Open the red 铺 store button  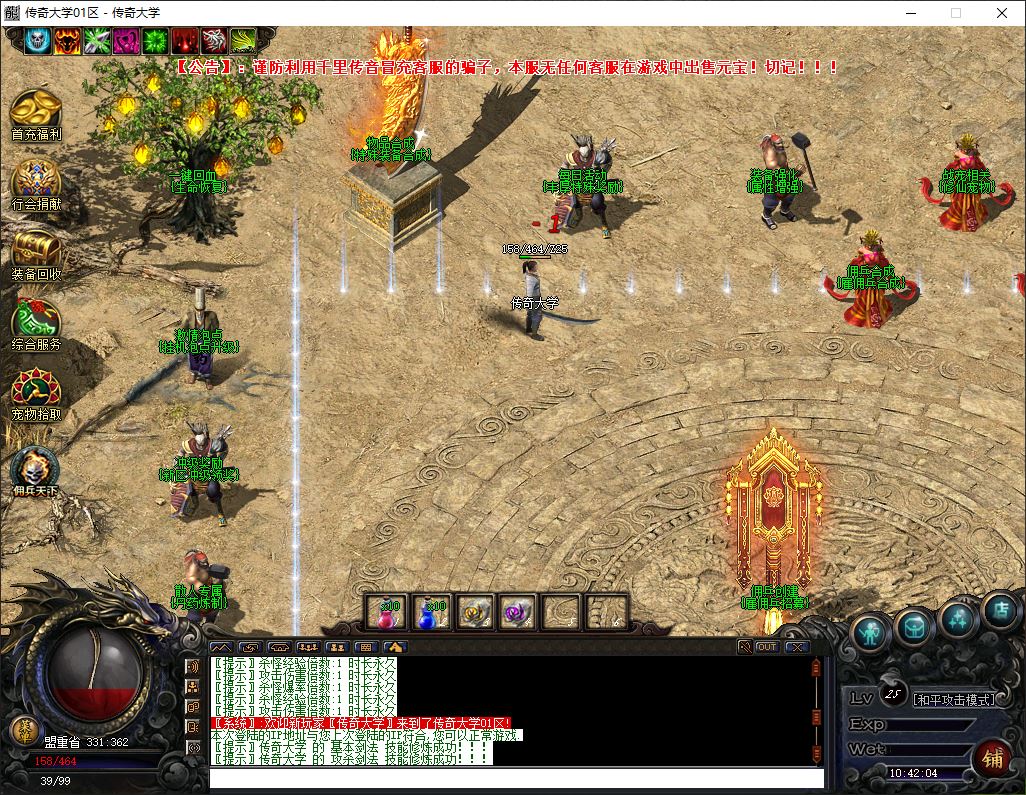pos(992,758)
